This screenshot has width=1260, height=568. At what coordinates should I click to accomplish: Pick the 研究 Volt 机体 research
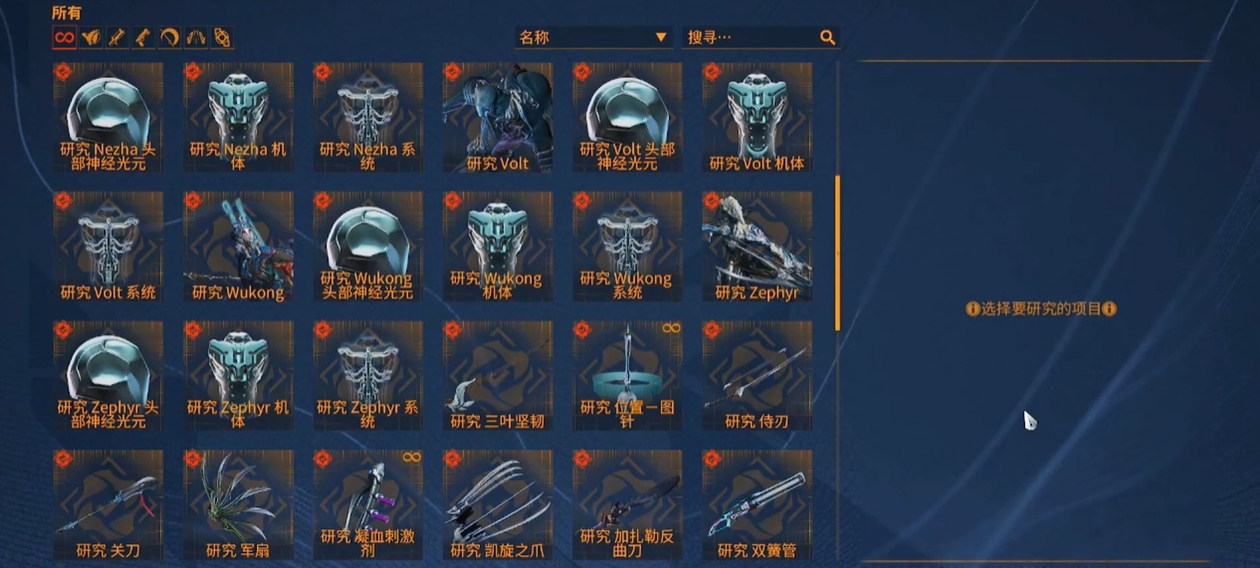[757, 117]
